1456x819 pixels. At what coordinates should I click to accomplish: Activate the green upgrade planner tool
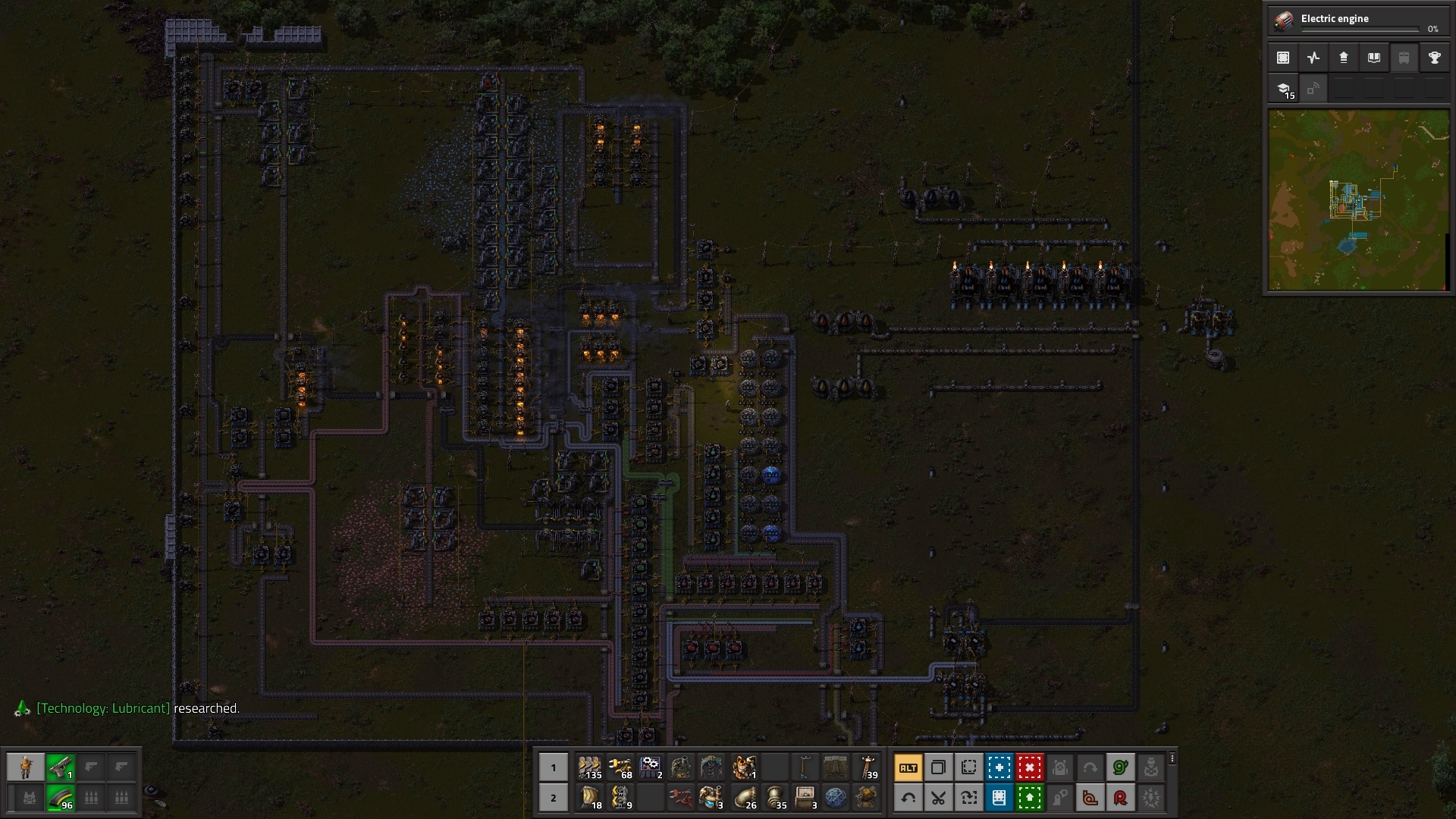pyautogui.click(x=1029, y=798)
